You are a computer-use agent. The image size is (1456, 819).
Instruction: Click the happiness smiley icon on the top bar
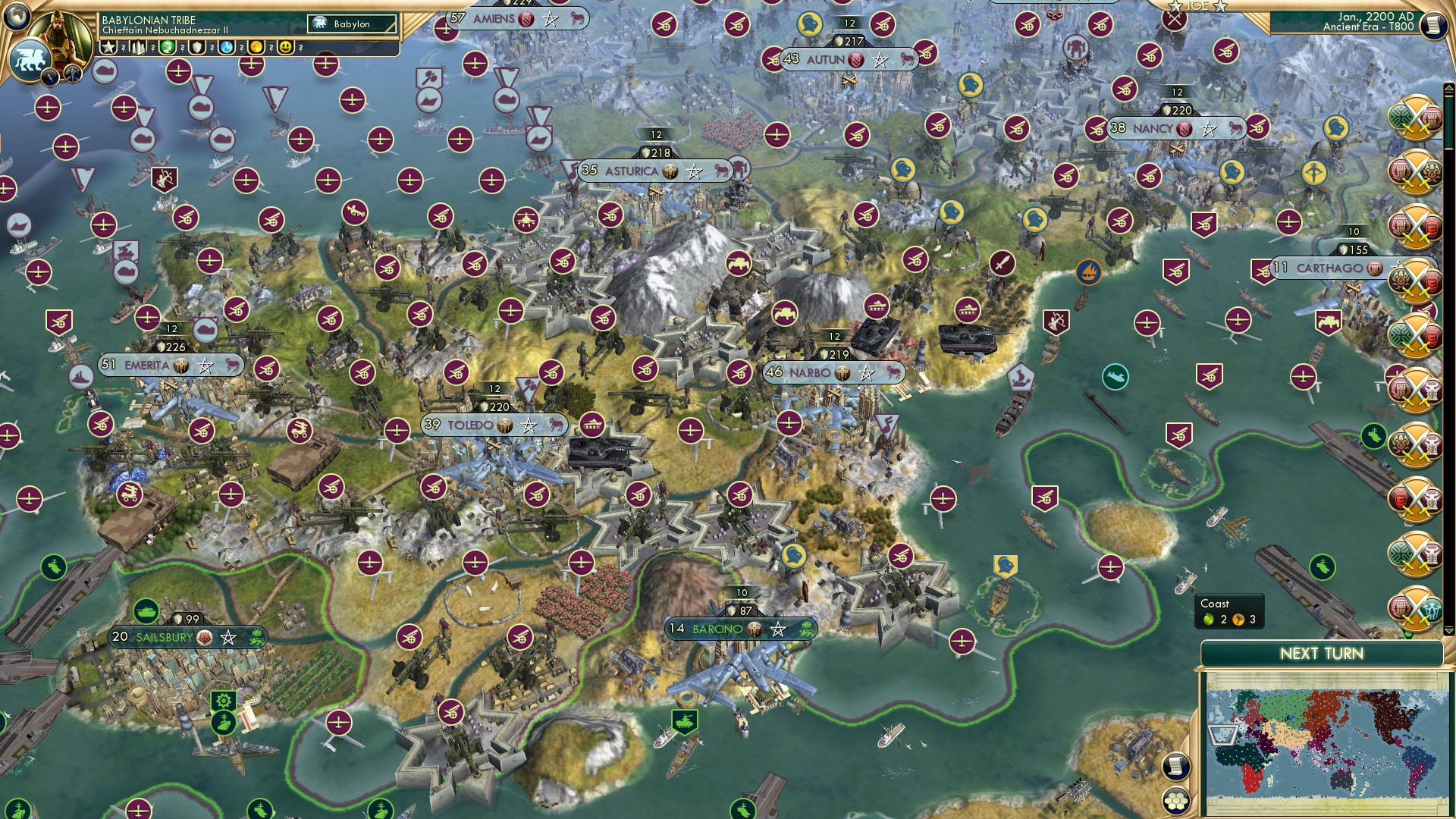(284, 49)
